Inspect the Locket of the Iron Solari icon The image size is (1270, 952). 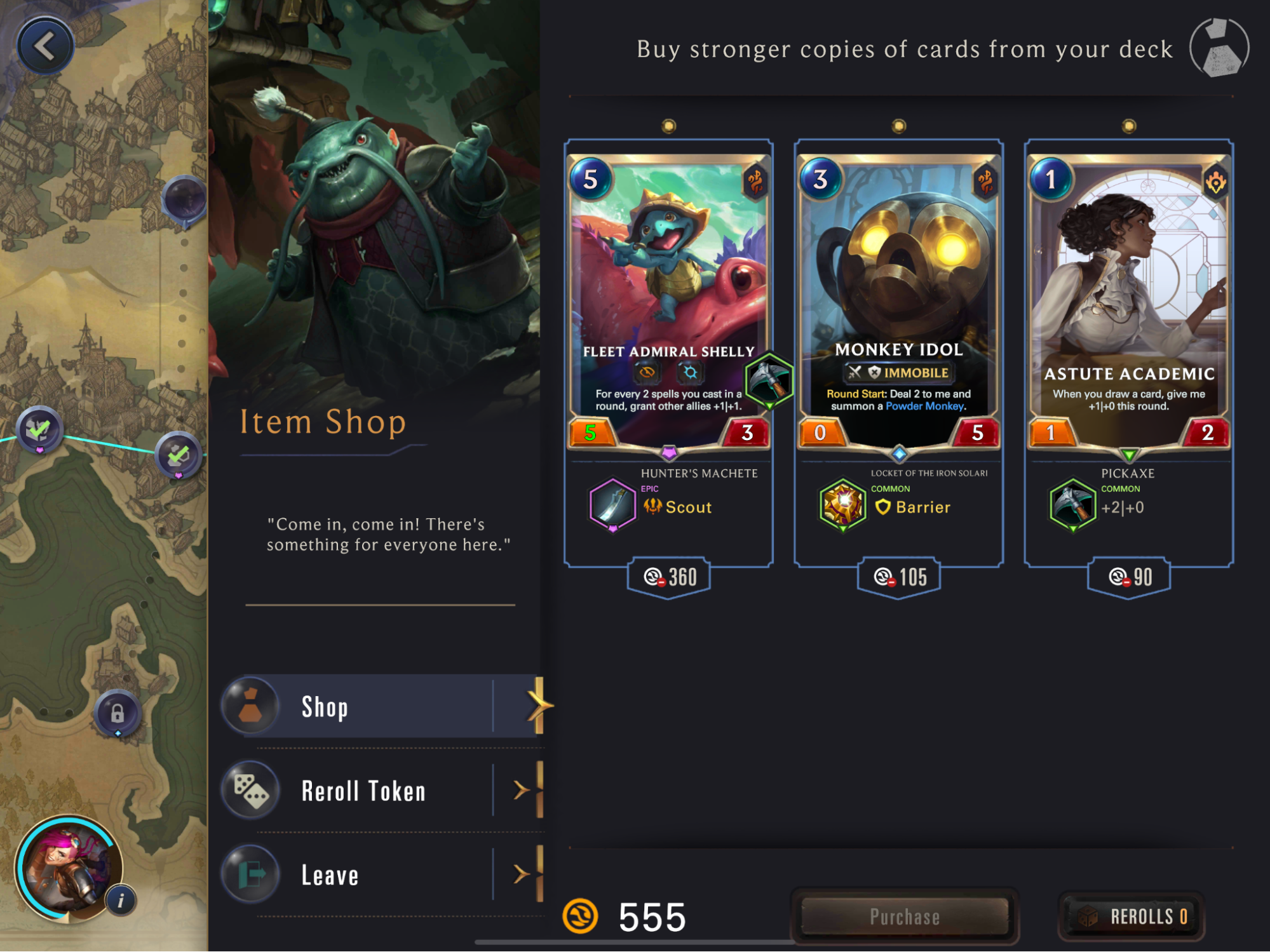click(x=842, y=506)
